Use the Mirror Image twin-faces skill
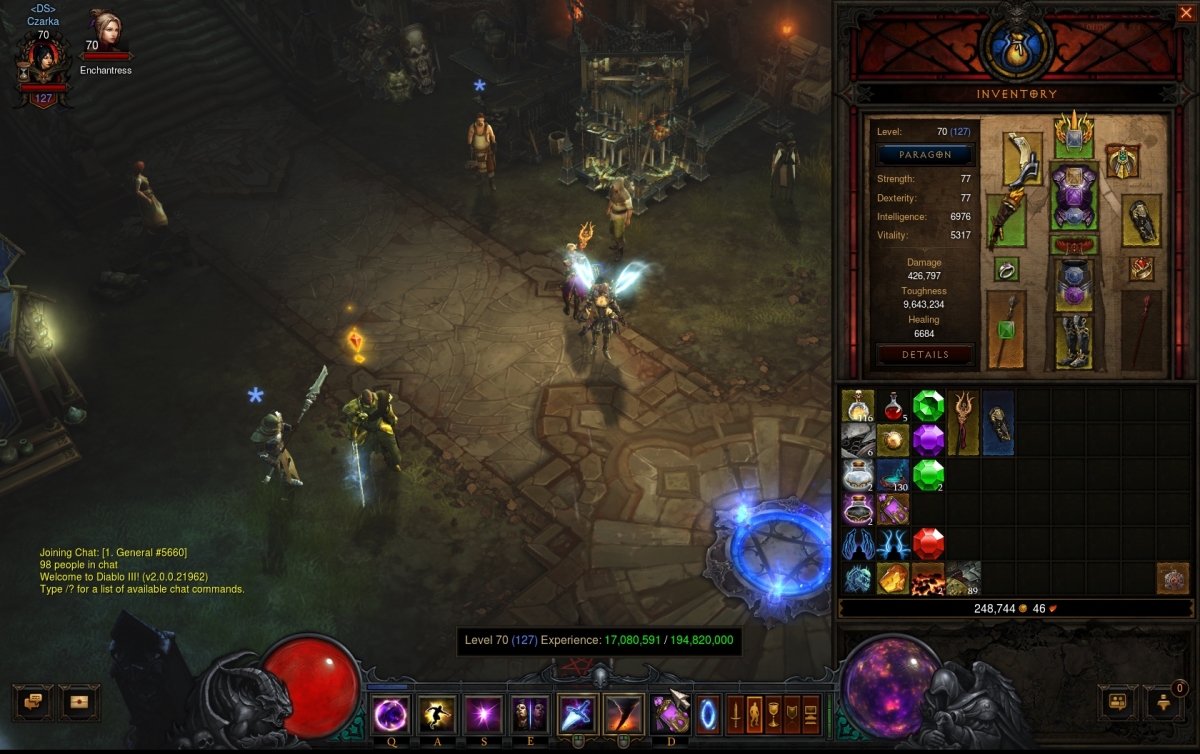Viewport: 1200px width, 754px height. 530,716
